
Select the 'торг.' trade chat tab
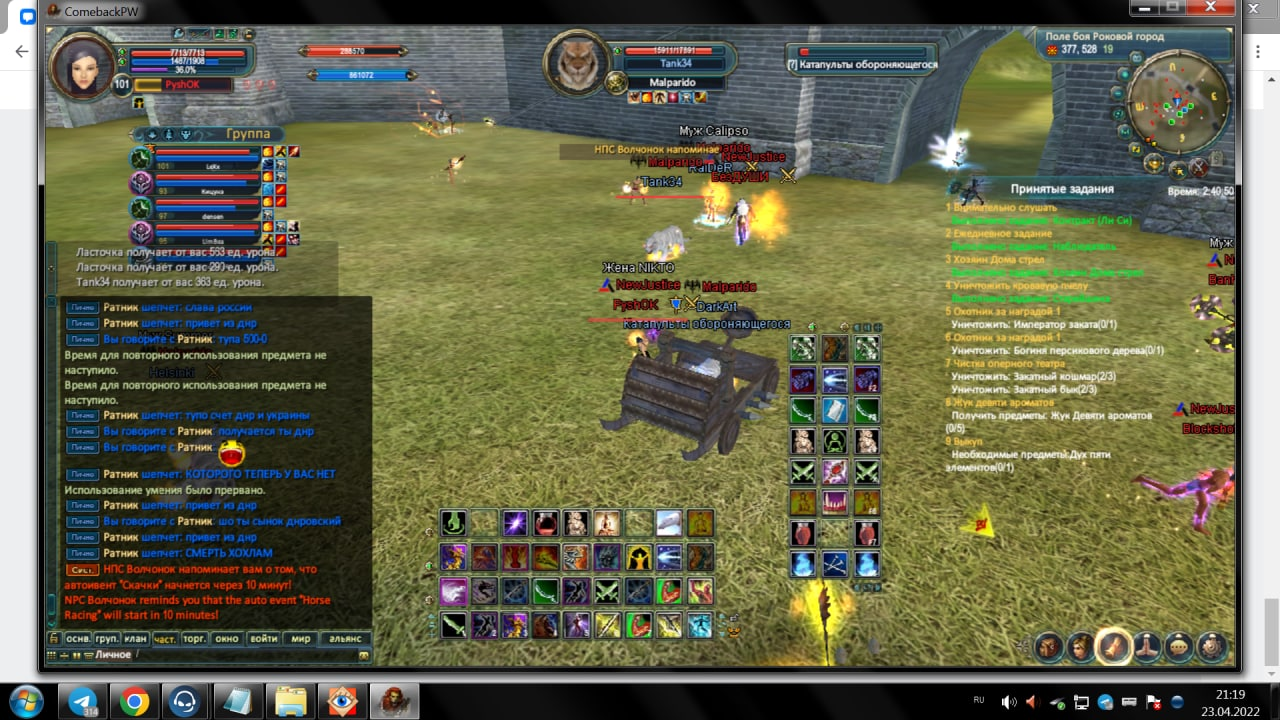(x=195, y=638)
